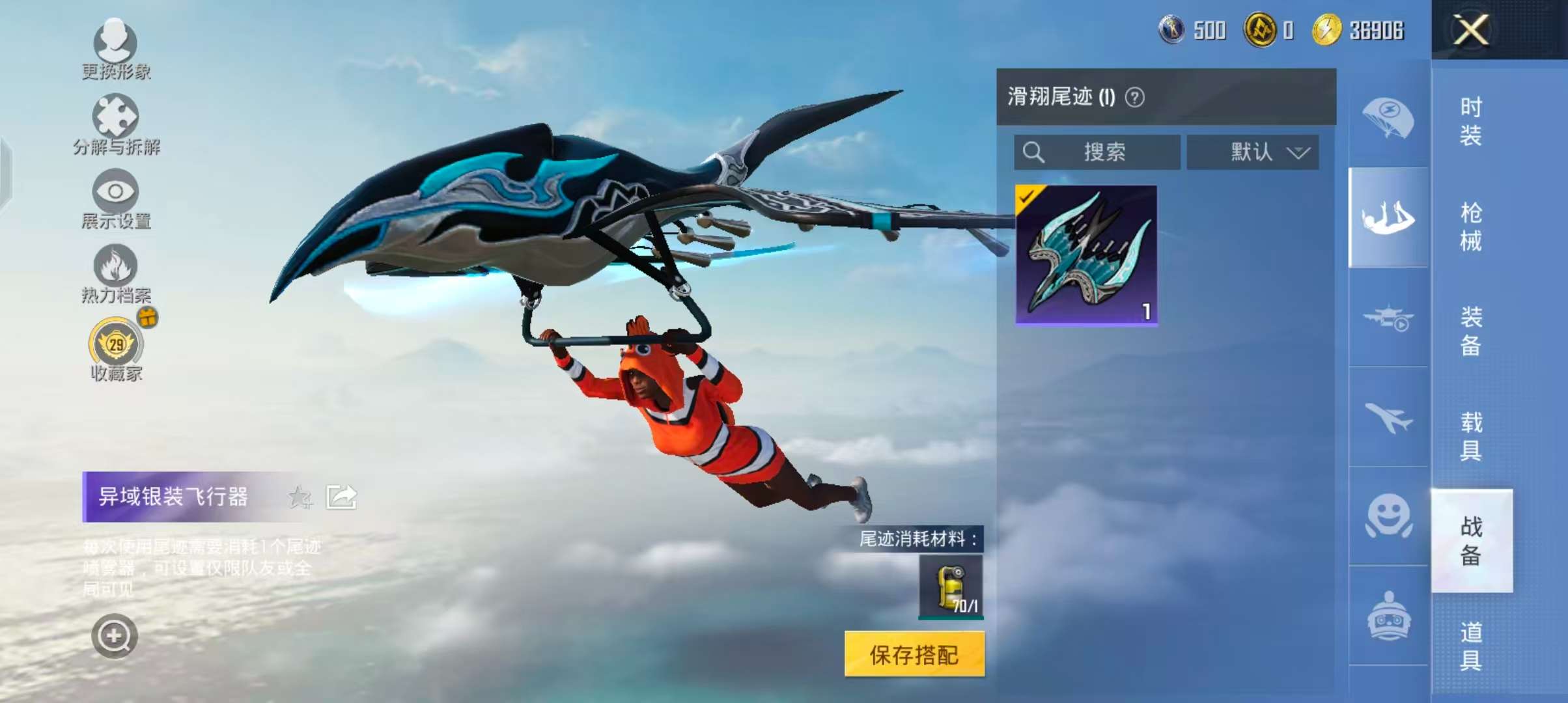Share the 异域银装飞行器 glider

(x=340, y=495)
